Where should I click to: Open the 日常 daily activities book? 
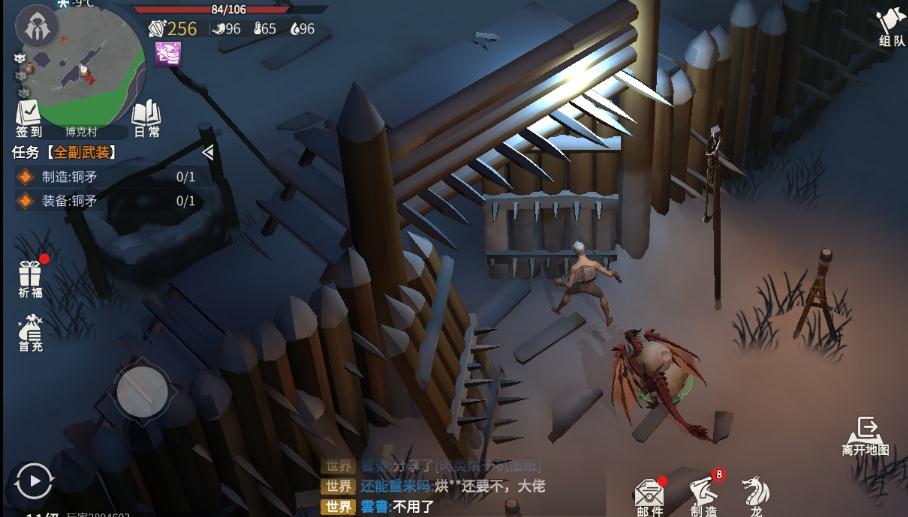click(146, 118)
